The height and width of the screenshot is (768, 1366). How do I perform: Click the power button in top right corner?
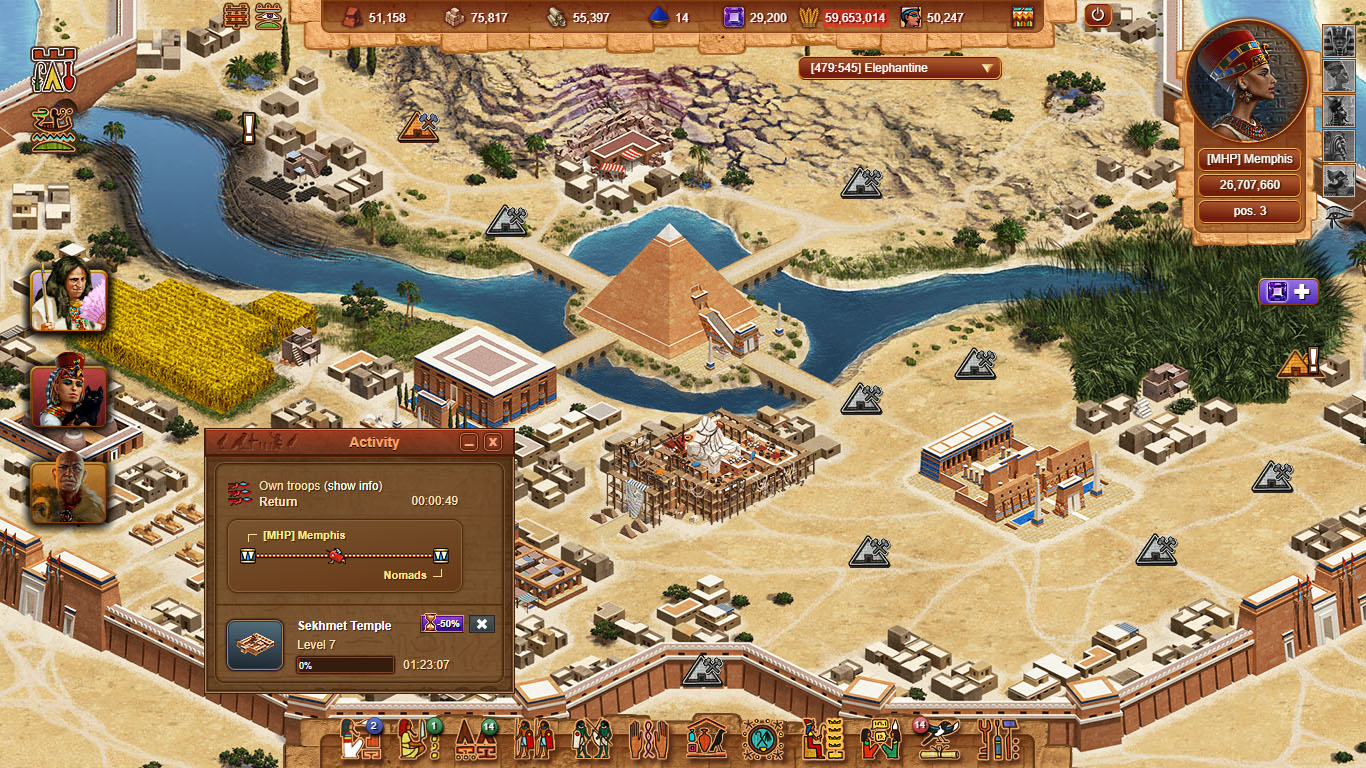click(1098, 15)
